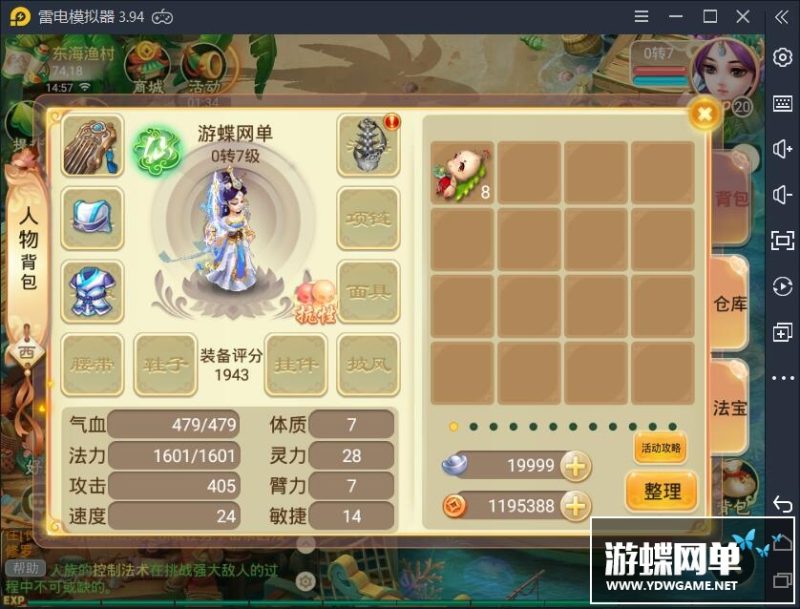Open the 腰带 belt equipment slot

point(93,364)
